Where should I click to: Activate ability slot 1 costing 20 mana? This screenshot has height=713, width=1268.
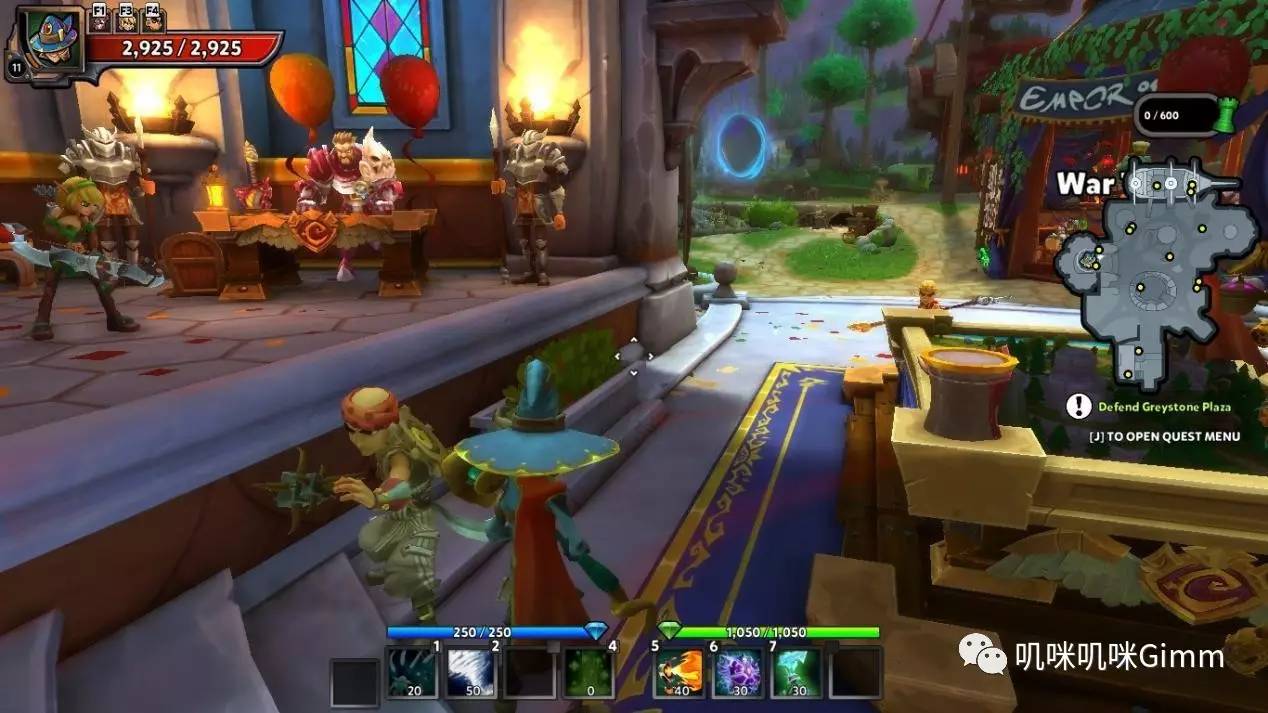point(412,672)
